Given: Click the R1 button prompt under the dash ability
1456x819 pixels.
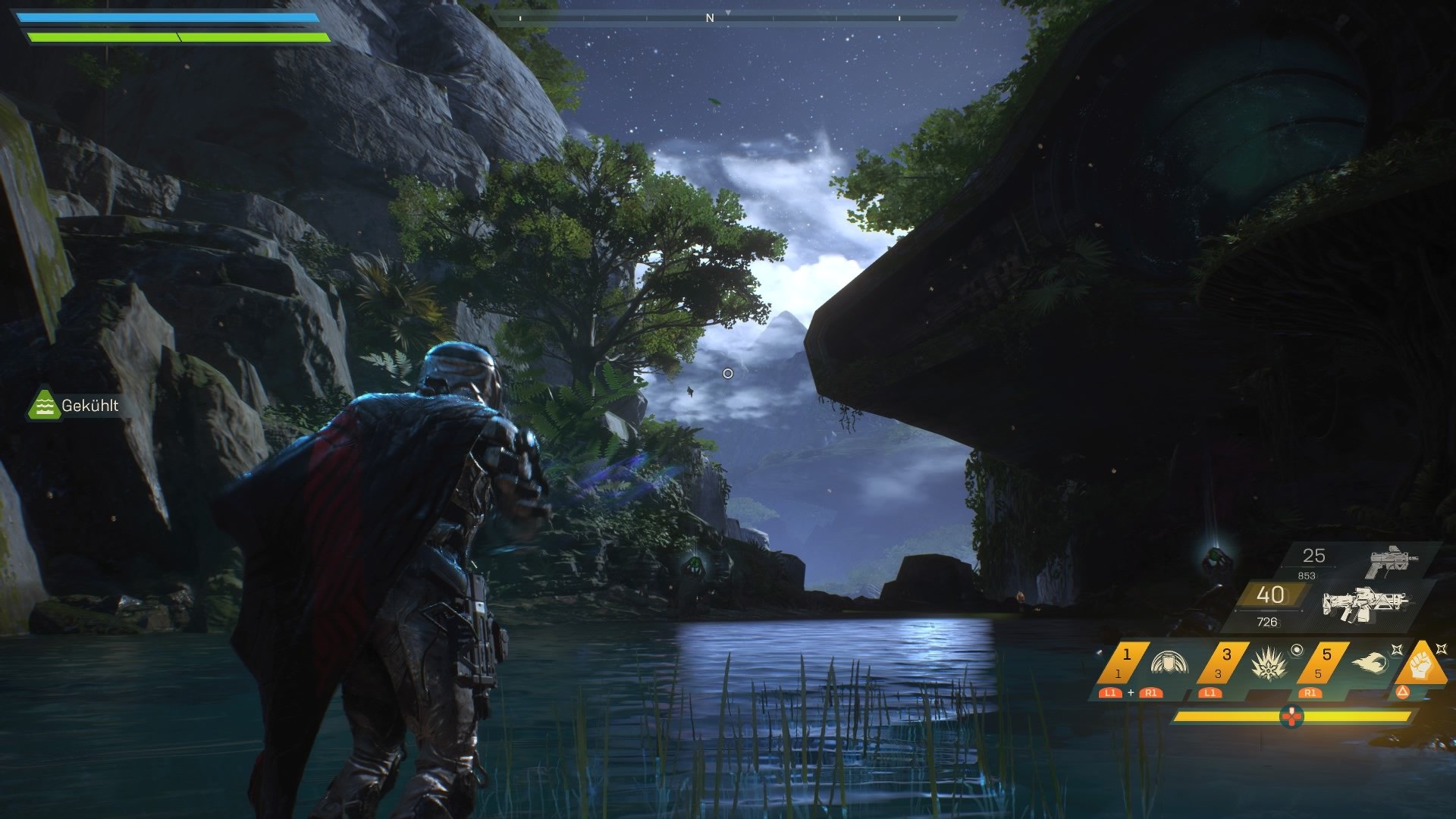Looking at the screenshot, I should click(x=1311, y=693).
